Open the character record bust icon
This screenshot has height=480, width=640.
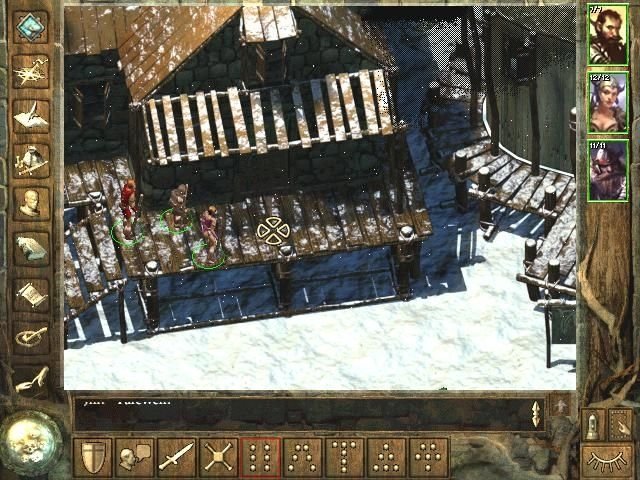31,203
